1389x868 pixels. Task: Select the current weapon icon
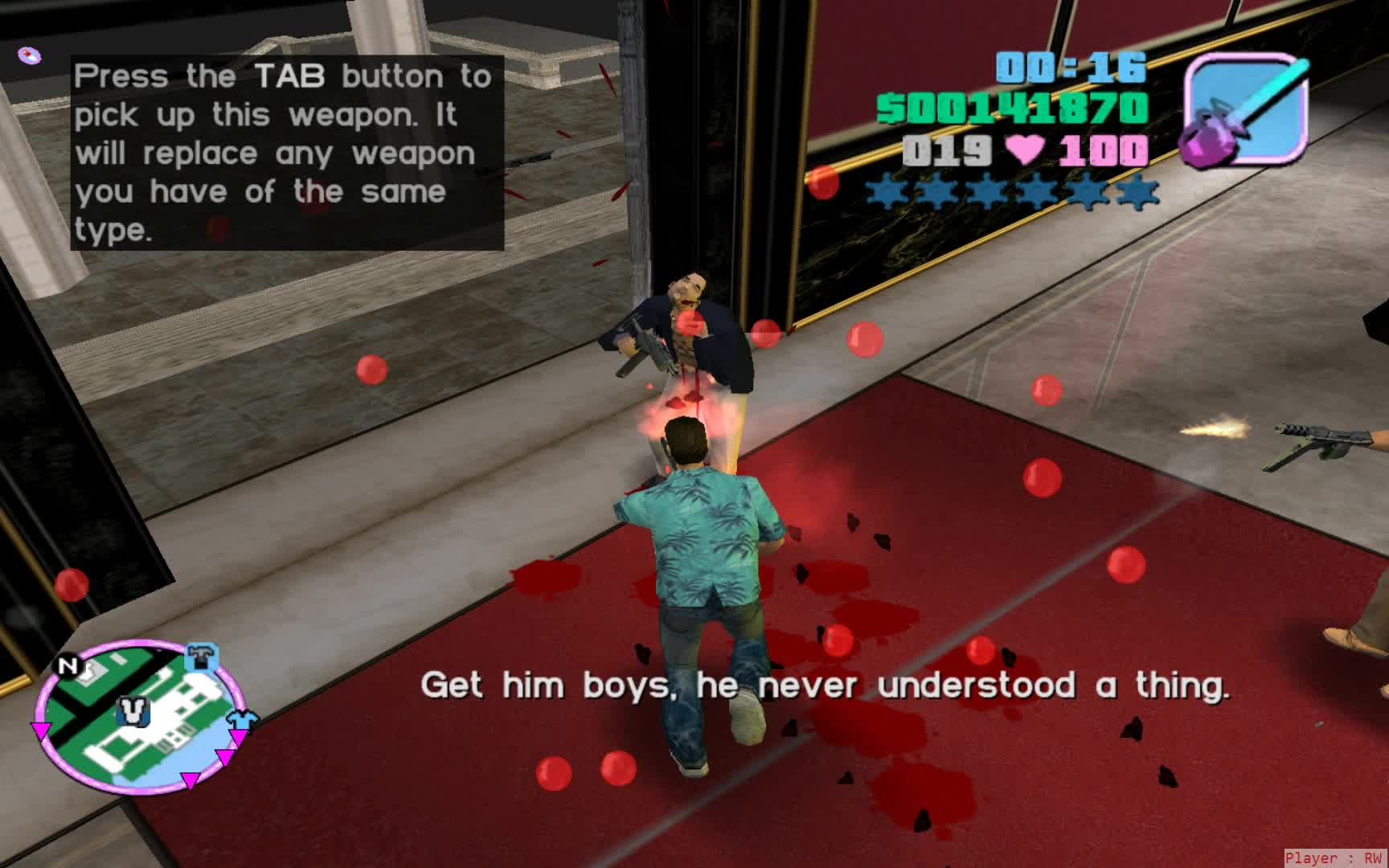click(1244, 109)
